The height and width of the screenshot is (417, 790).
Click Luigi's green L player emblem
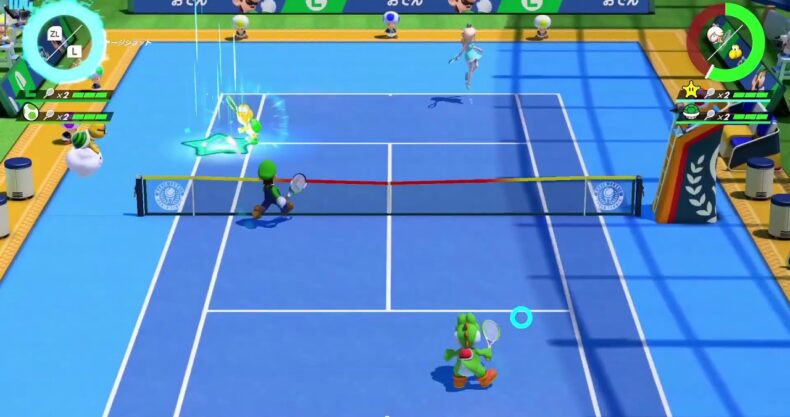[x=31, y=93]
